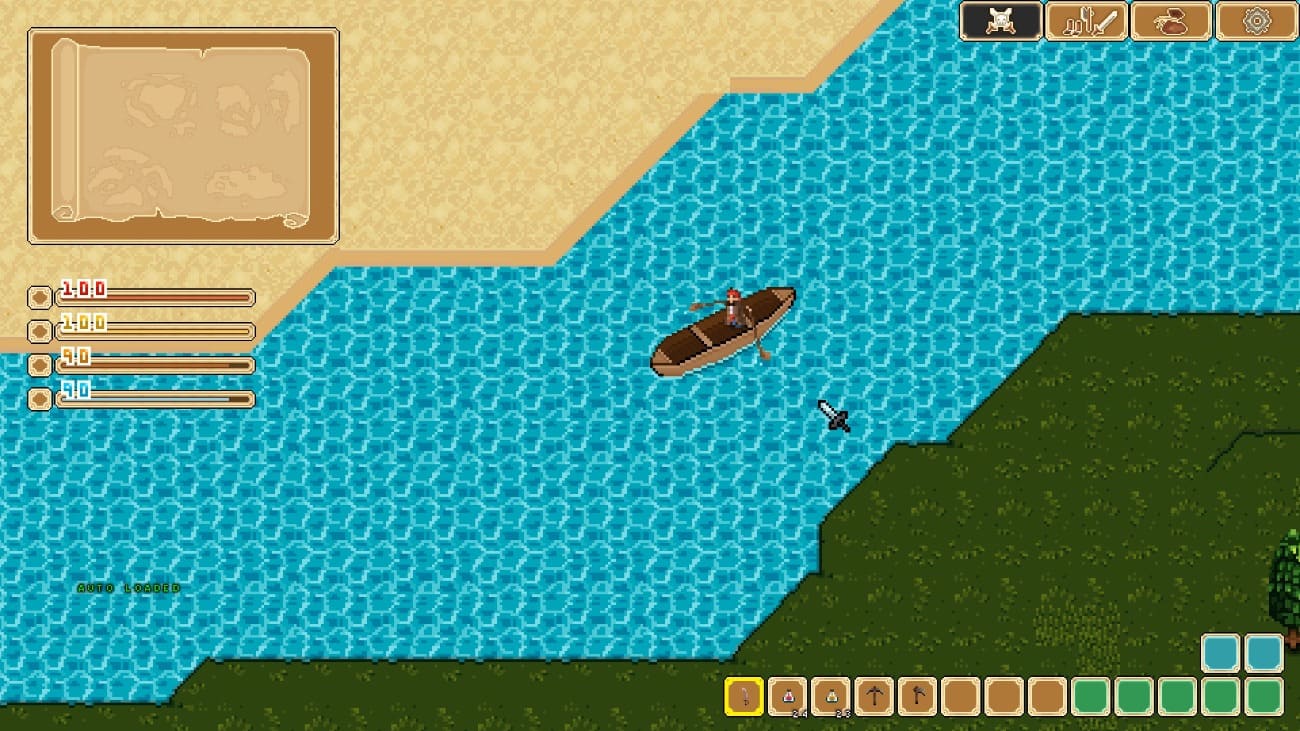Screen dimensions: 1300x731
Task: Open the equipment menu with boots and sword
Action: tap(1086, 21)
